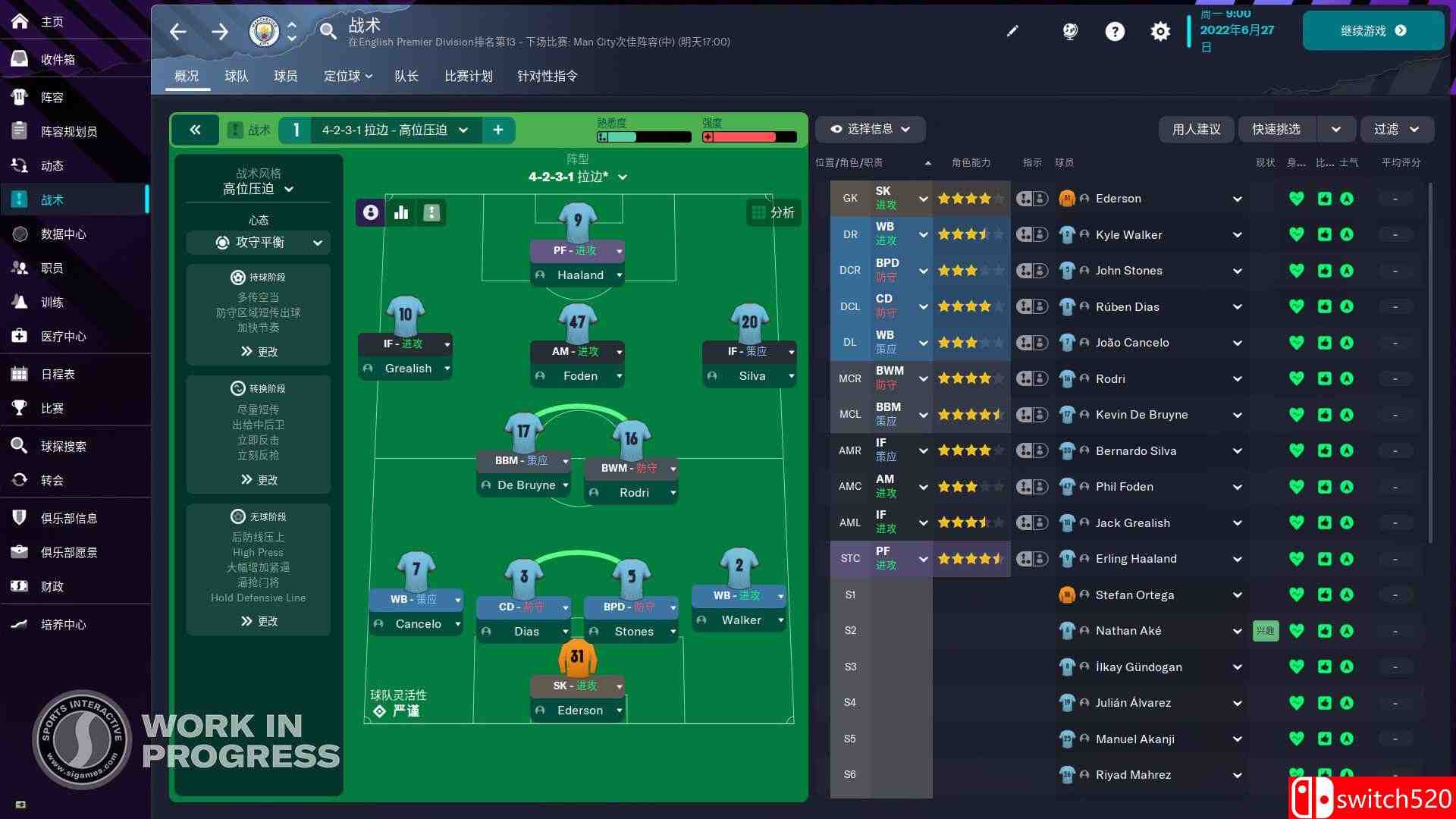Open the settings gear icon
1456x819 pixels.
pyautogui.click(x=1160, y=31)
